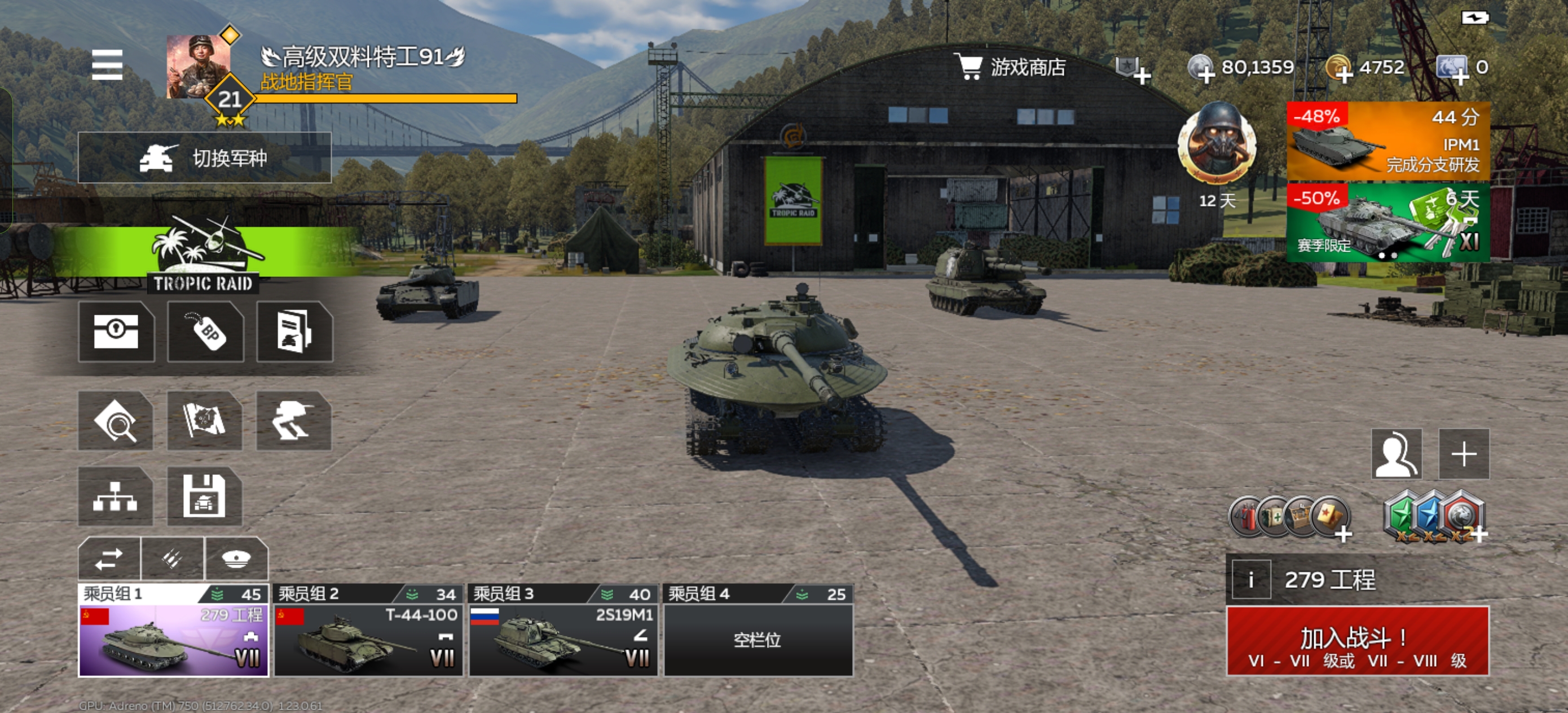Open the hamburger main menu
Viewport: 1568px width, 713px height.
tap(107, 64)
